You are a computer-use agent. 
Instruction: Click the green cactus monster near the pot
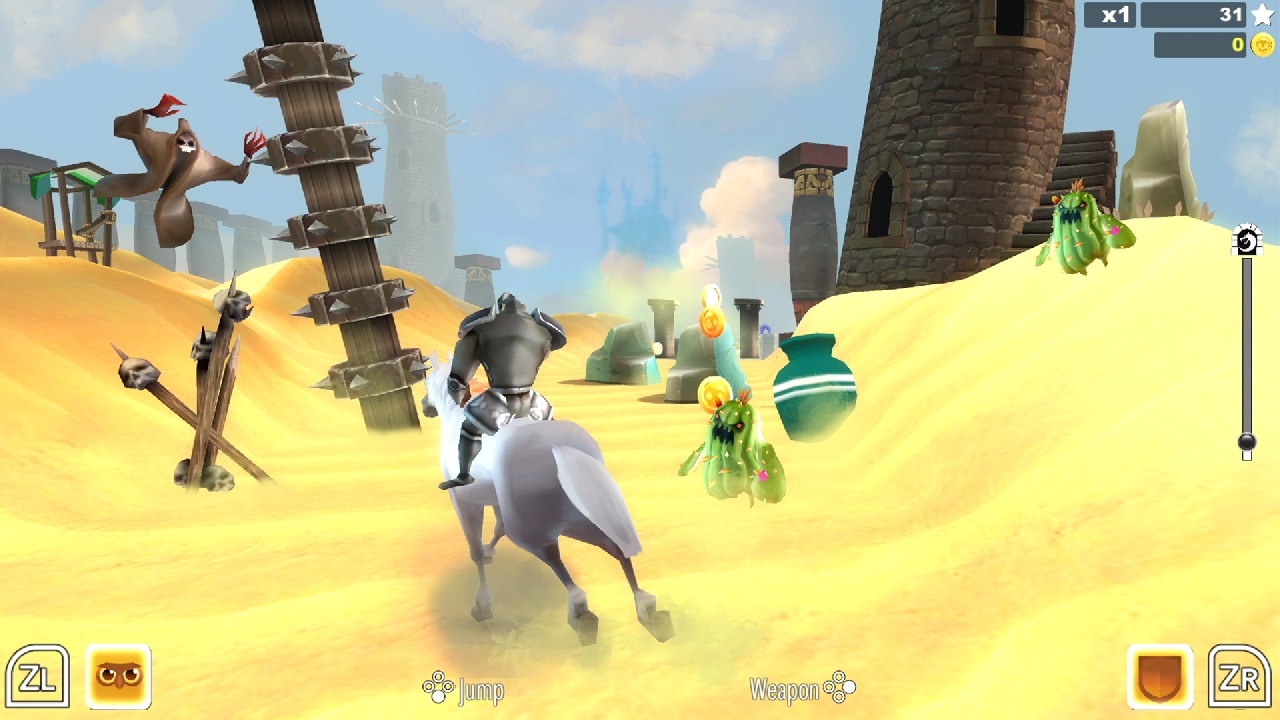tap(735, 450)
